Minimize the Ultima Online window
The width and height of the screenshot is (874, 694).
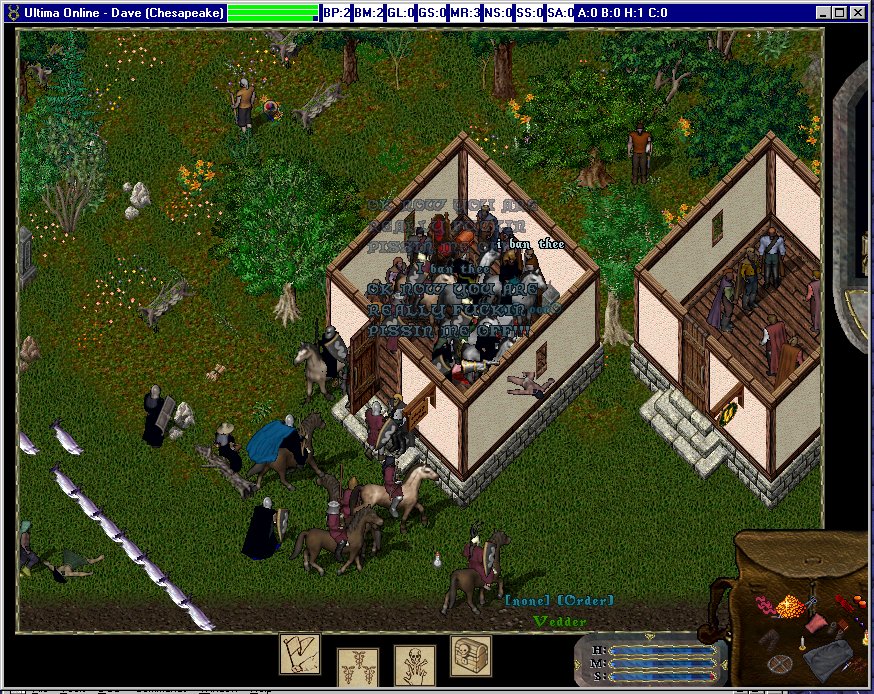click(823, 13)
